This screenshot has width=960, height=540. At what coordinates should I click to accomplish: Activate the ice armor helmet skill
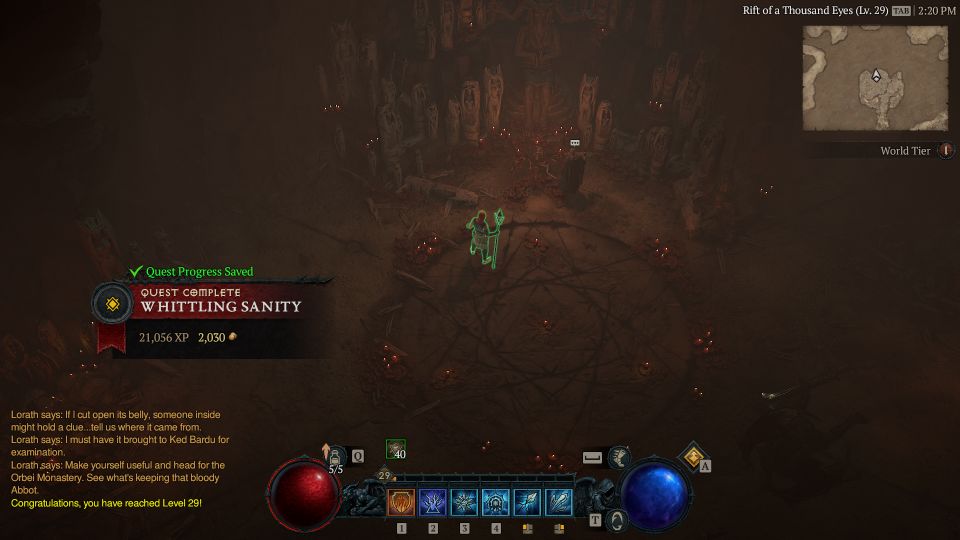pos(496,502)
